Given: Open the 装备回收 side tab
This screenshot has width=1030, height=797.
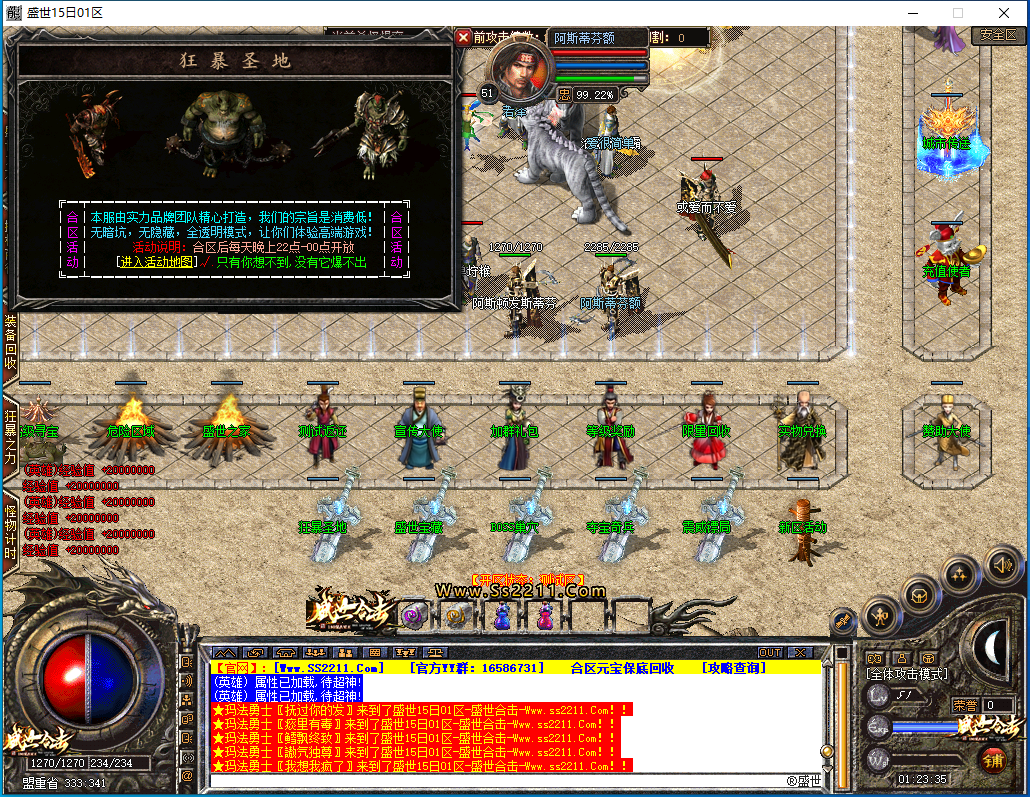Looking at the screenshot, I should coord(11,341).
